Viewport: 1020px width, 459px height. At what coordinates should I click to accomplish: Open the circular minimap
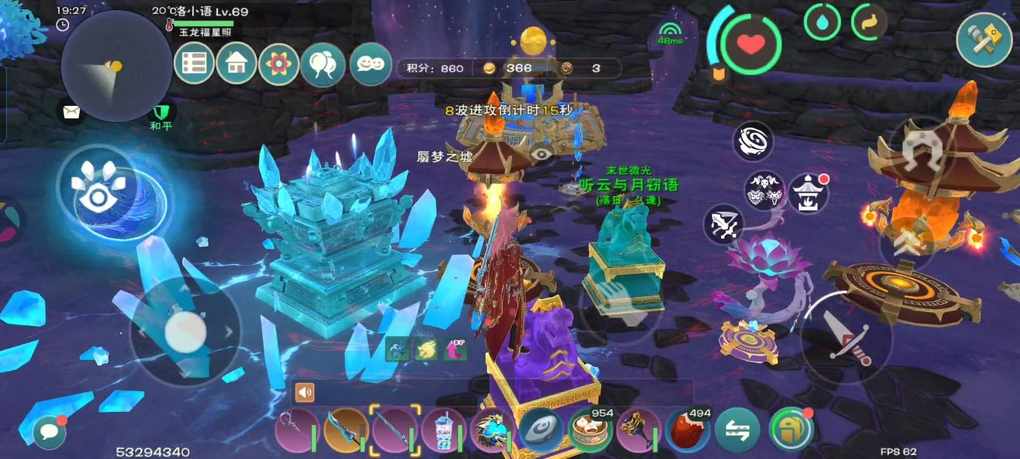tap(103, 66)
